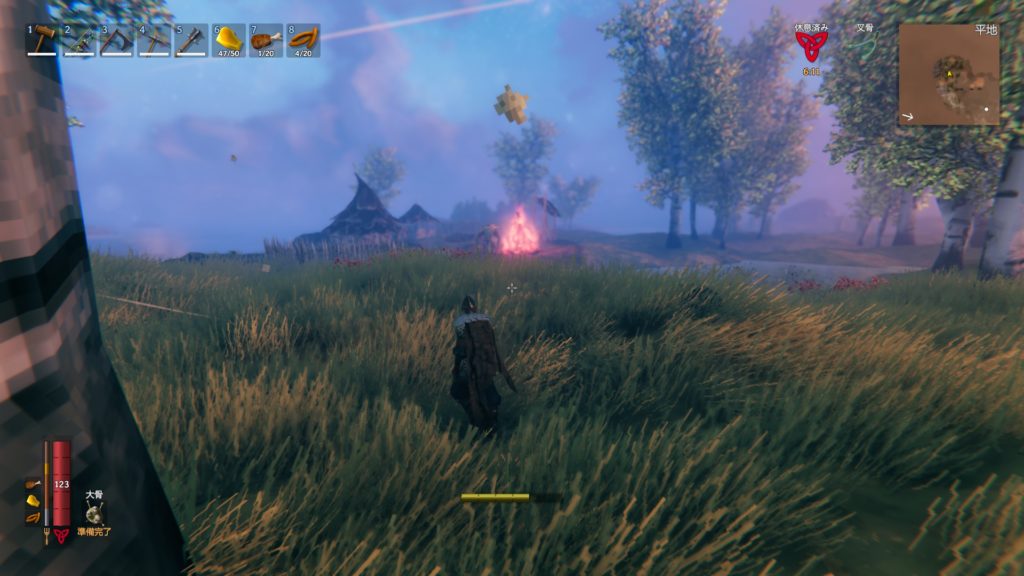Equip the weapon in hotbar slot 5
The width and height of the screenshot is (1024, 576).
click(x=191, y=40)
